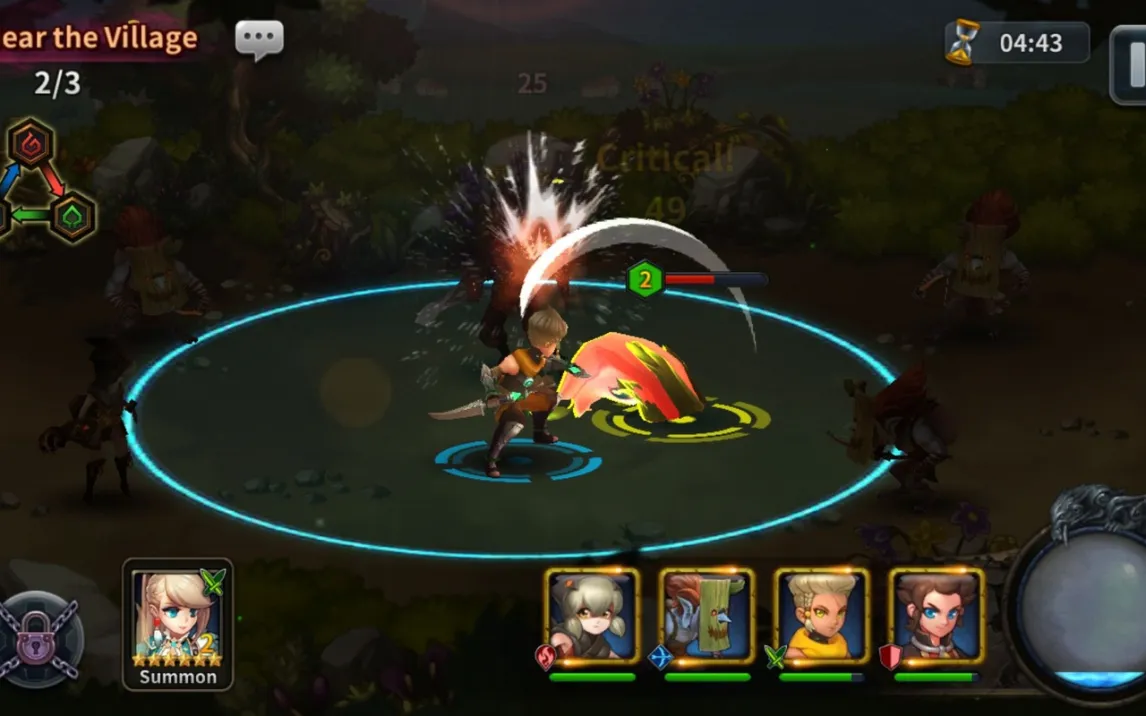The image size is (1146, 716).
Task: Open the chat speech bubble
Action: point(259,39)
